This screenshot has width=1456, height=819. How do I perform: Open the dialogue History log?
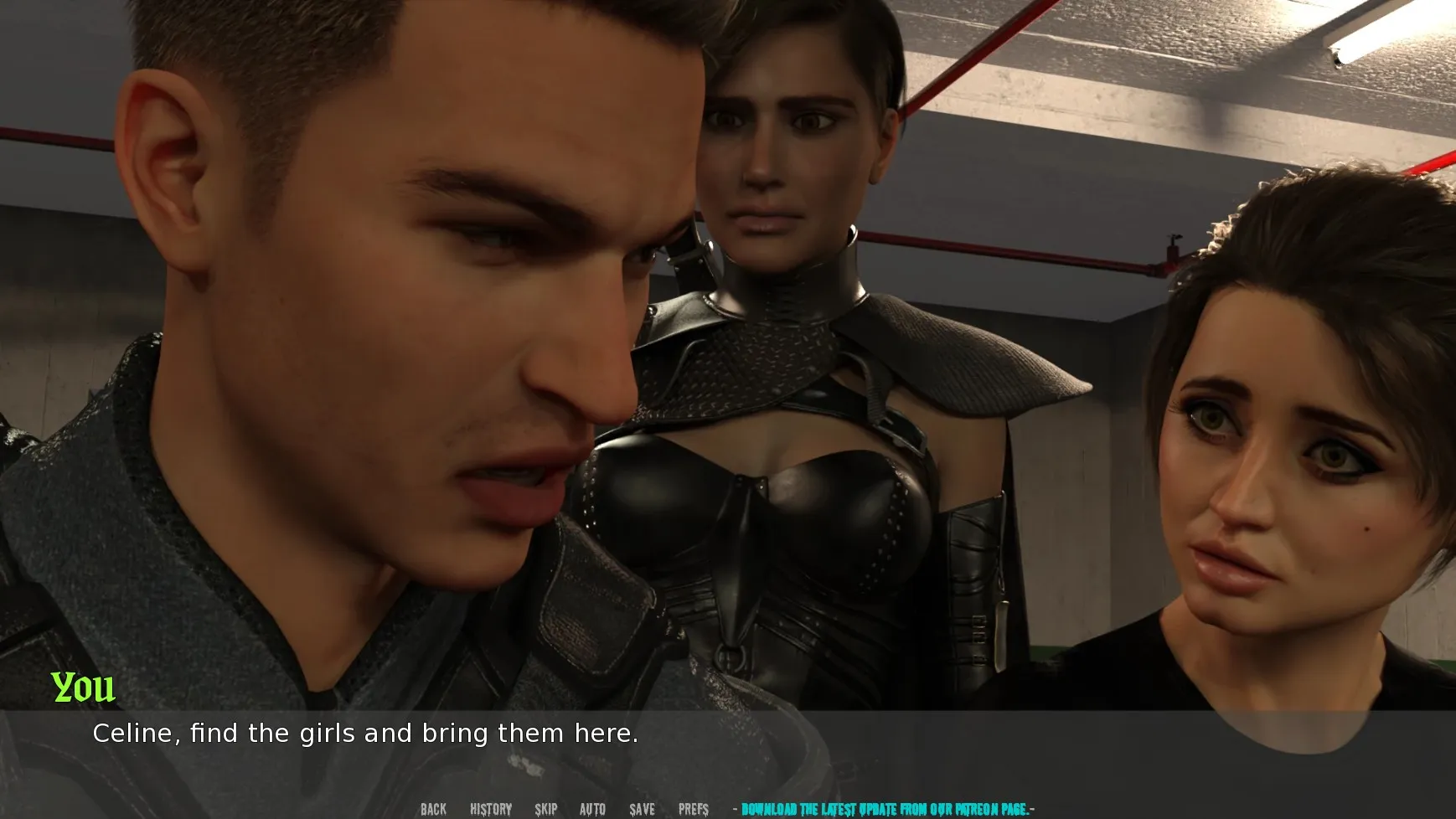491,809
